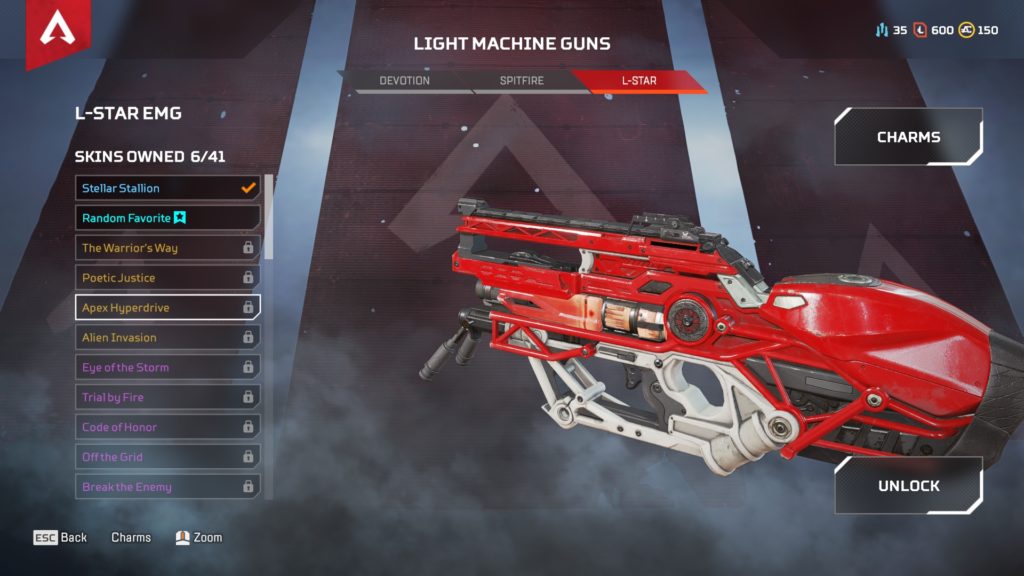
Task: Select the Break the Enemy skin
Action: pos(167,487)
